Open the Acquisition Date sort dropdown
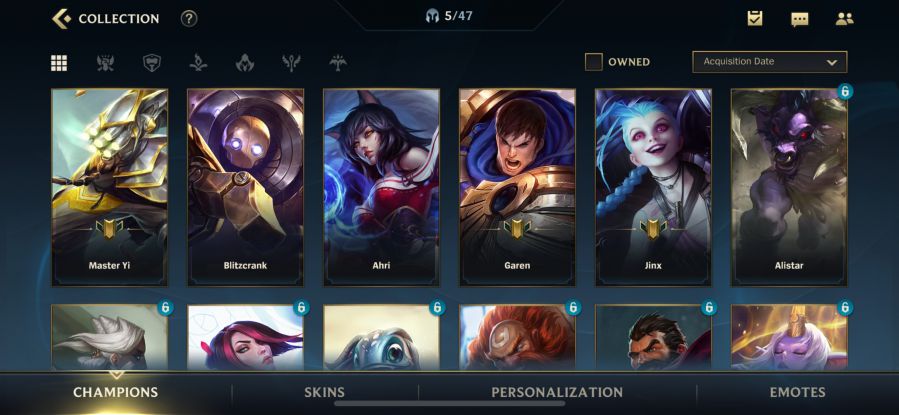 click(769, 62)
